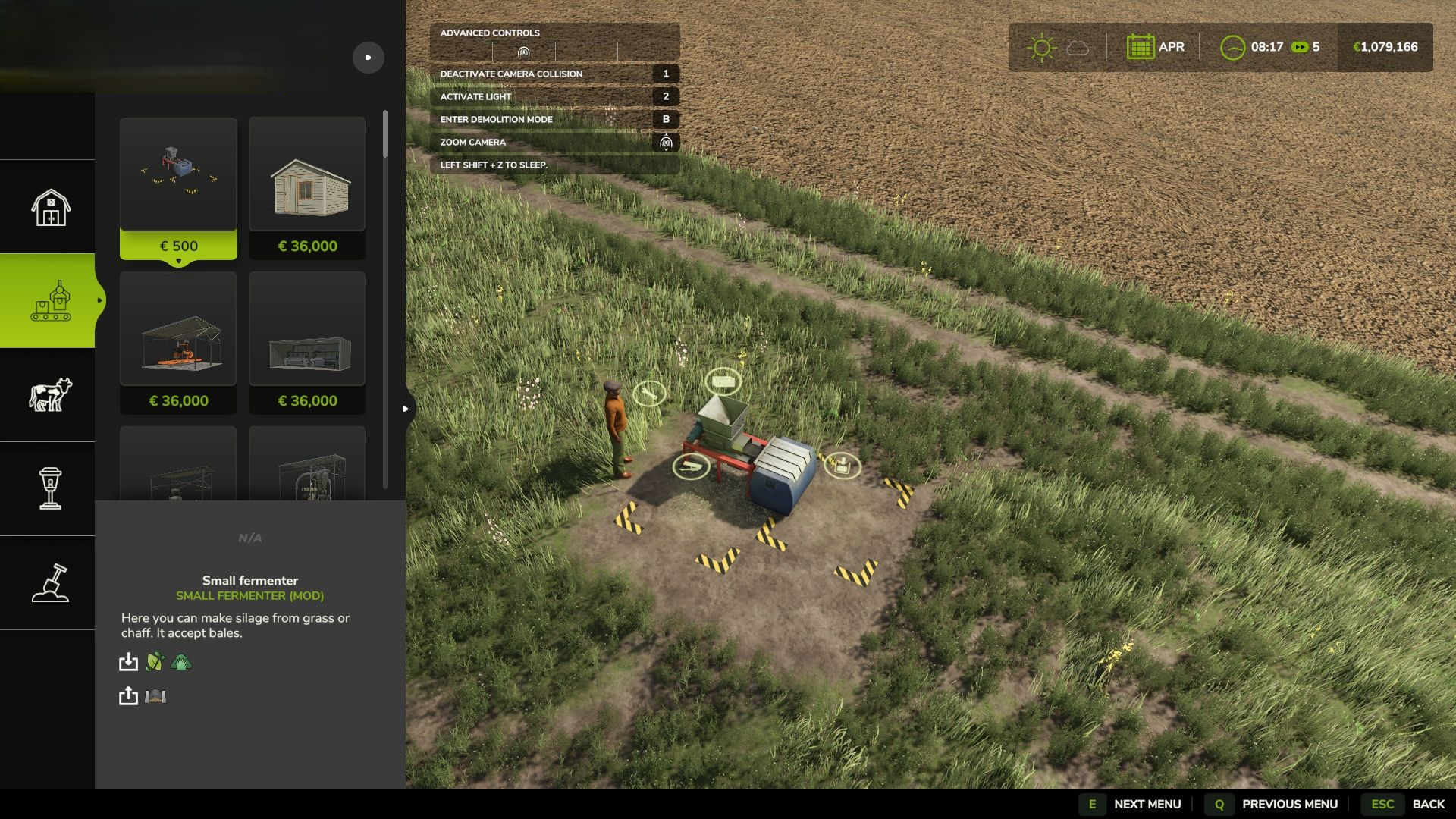Image resolution: width=1456 pixels, height=819 pixels.
Task: Open the animals category with cow icon
Action: 50,395
